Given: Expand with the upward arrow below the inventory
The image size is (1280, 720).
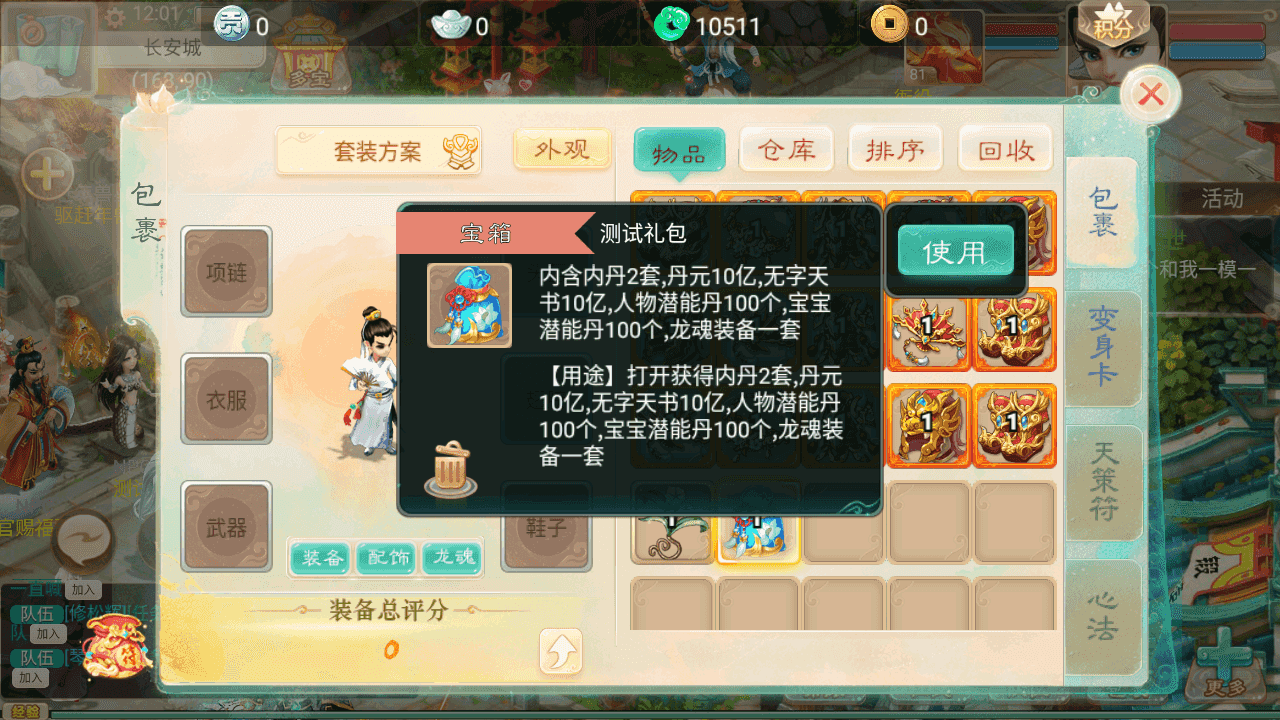Looking at the screenshot, I should (561, 651).
